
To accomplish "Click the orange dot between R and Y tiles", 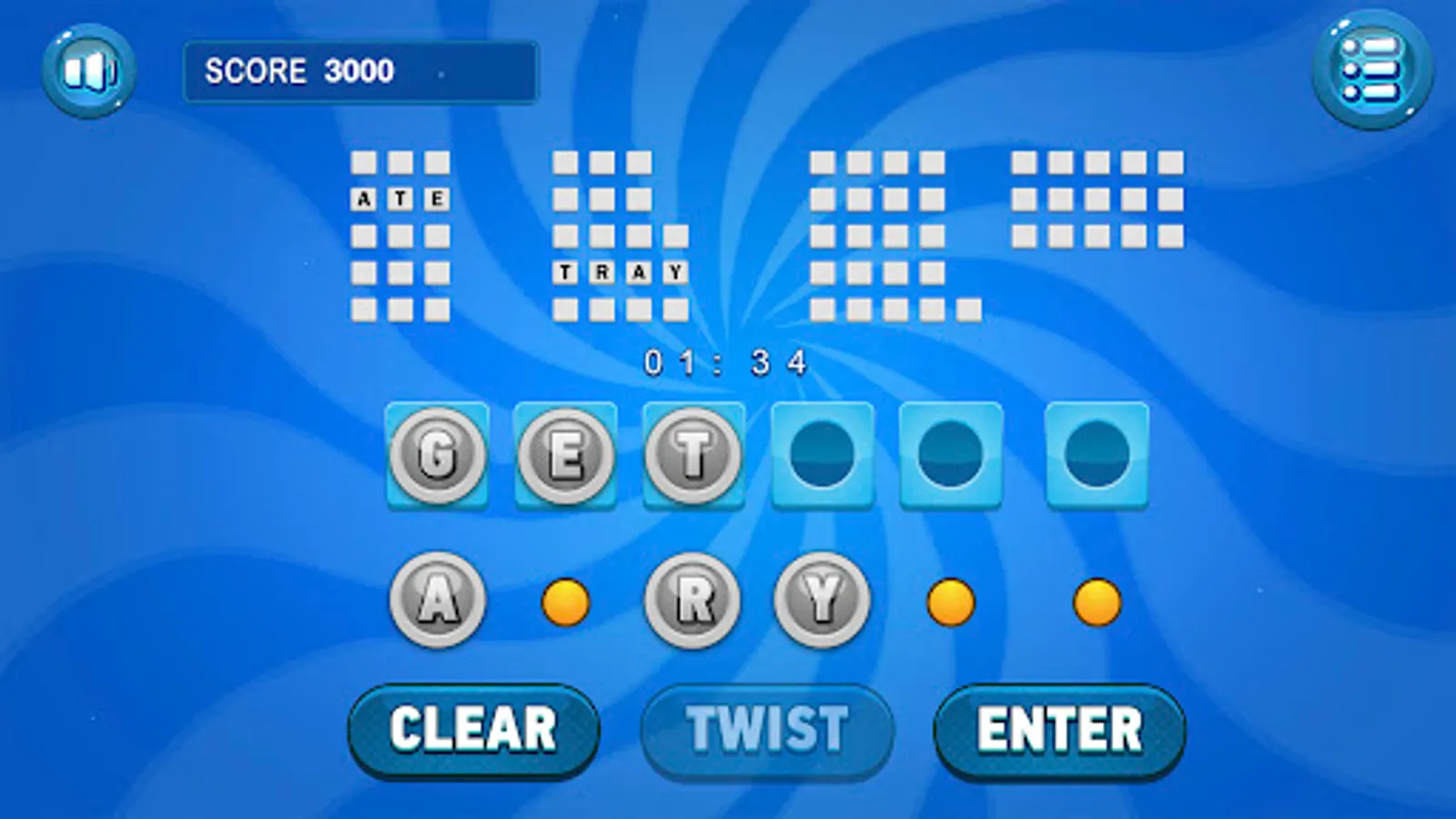I will (x=949, y=602).
